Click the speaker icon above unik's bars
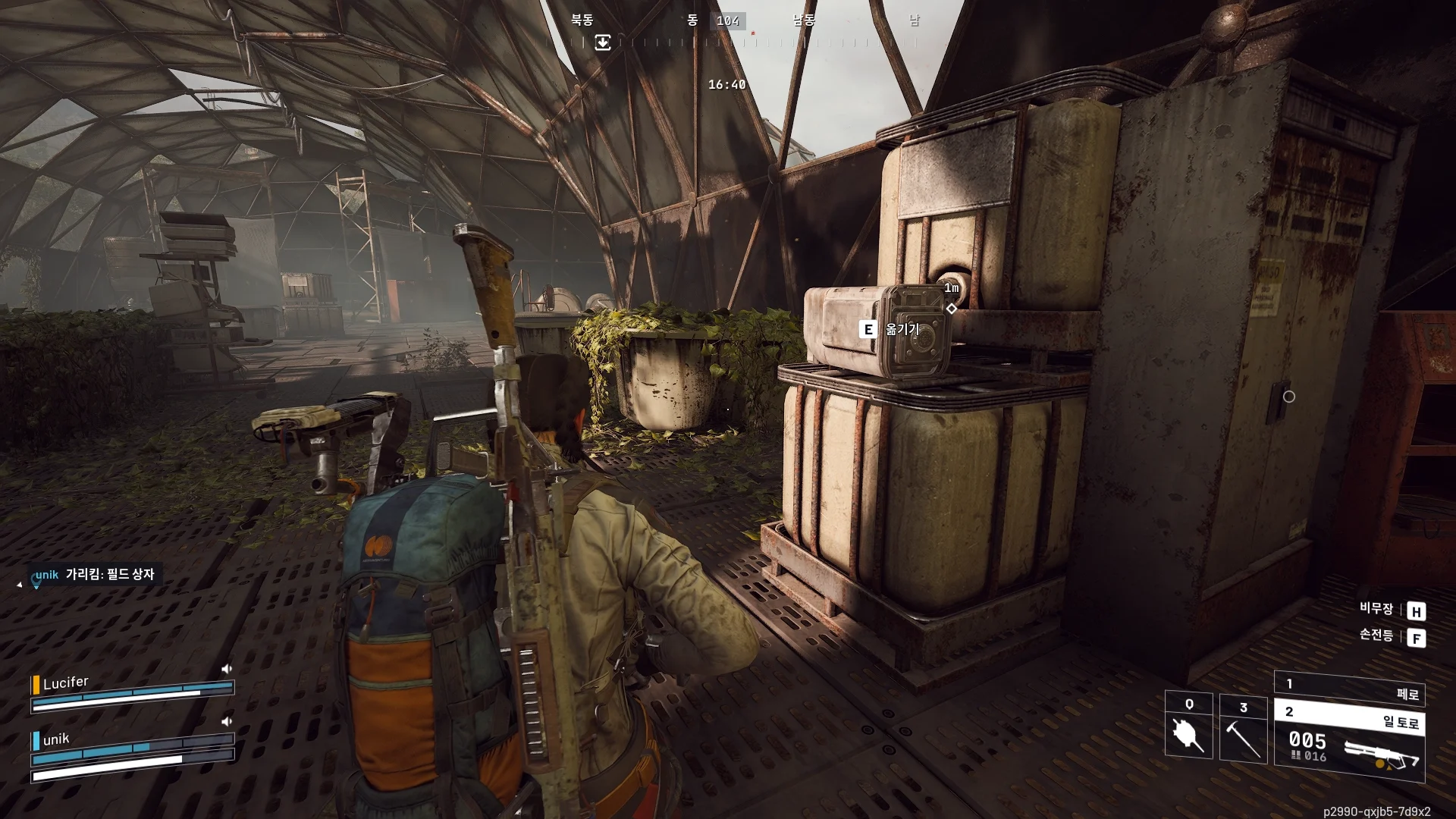The image size is (1456, 819). click(226, 721)
